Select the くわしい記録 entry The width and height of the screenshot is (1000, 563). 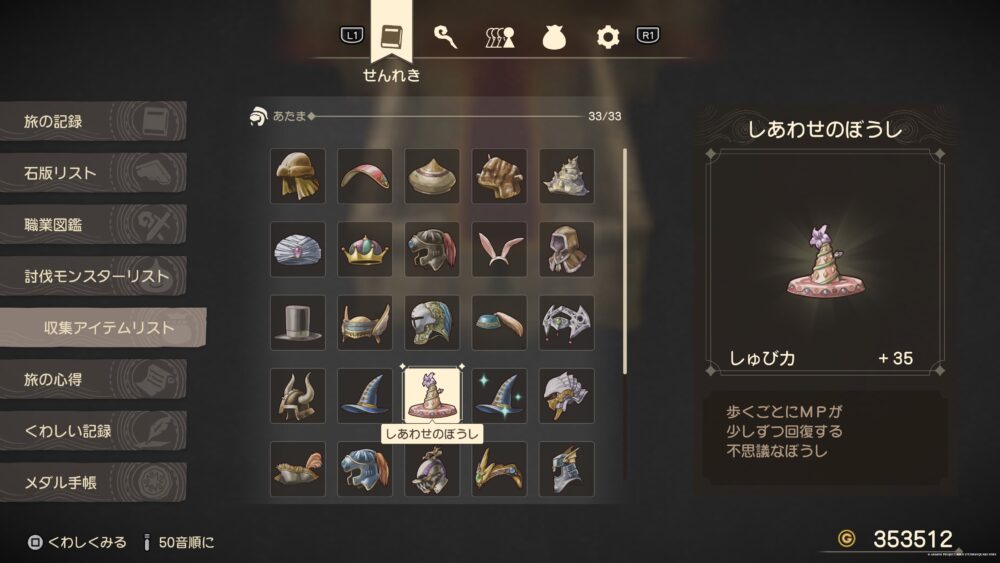click(93, 431)
